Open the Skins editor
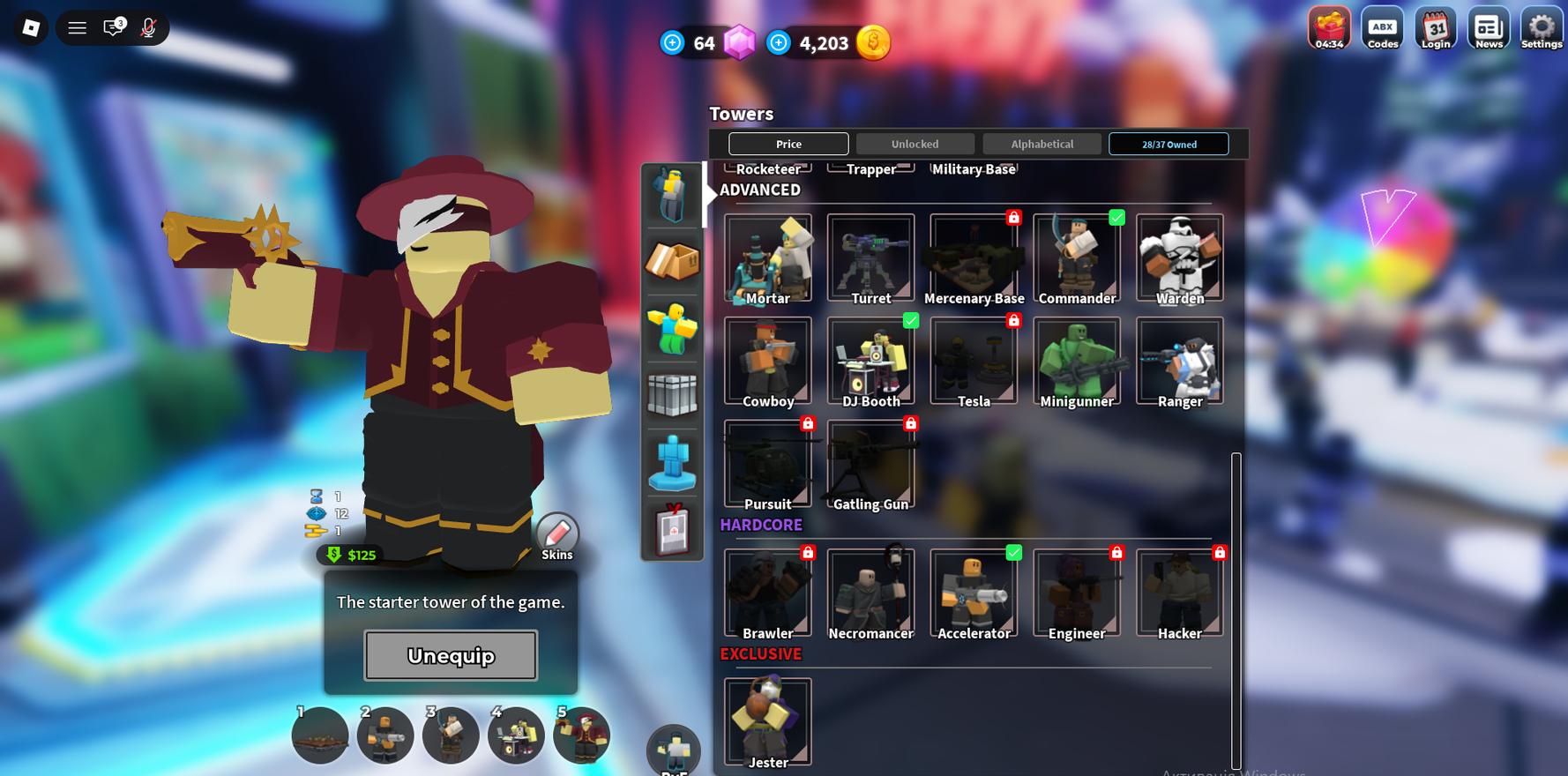The image size is (1568, 776). (x=557, y=536)
